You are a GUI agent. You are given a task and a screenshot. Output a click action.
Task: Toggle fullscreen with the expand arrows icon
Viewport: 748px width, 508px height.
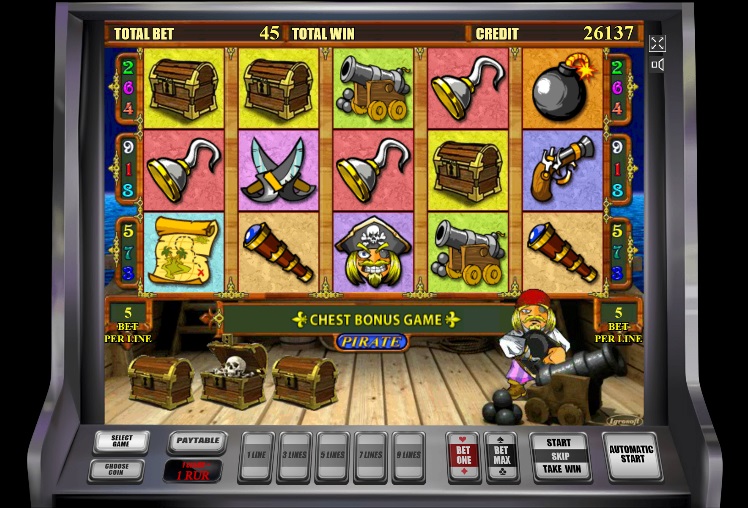pyautogui.click(x=657, y=43)
